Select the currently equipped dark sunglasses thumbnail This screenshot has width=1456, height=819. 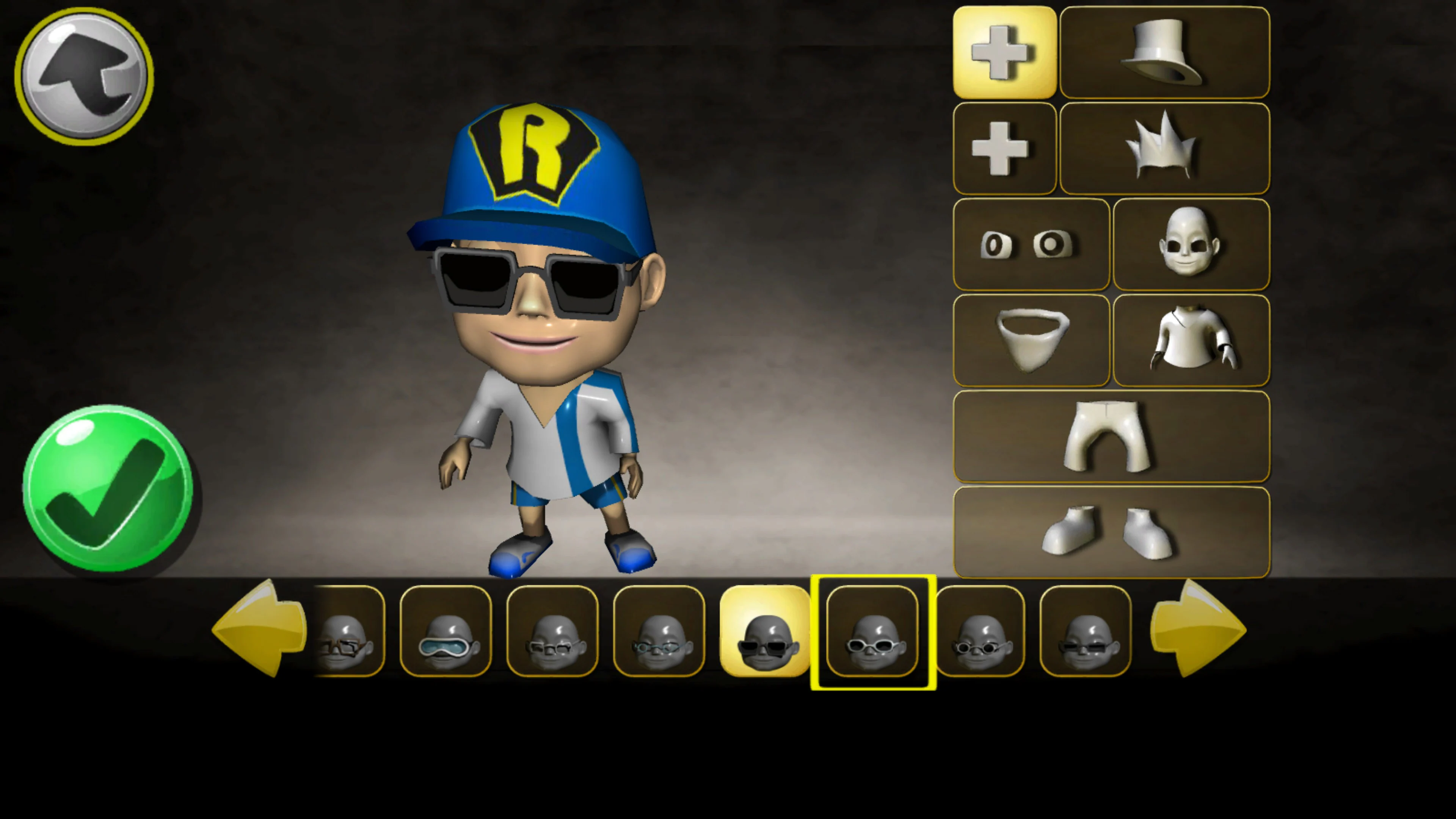(x=765, y=633)
